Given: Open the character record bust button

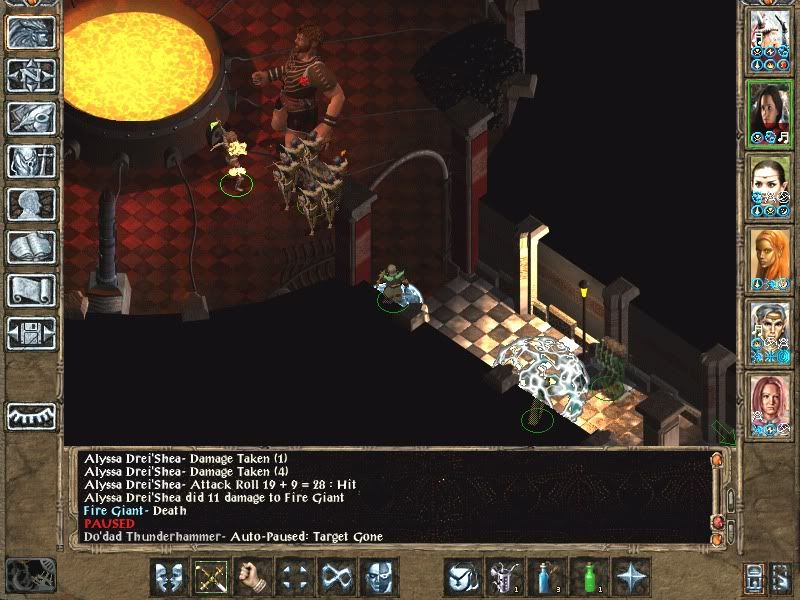Looking at the screenshot, I should (31, 204).
